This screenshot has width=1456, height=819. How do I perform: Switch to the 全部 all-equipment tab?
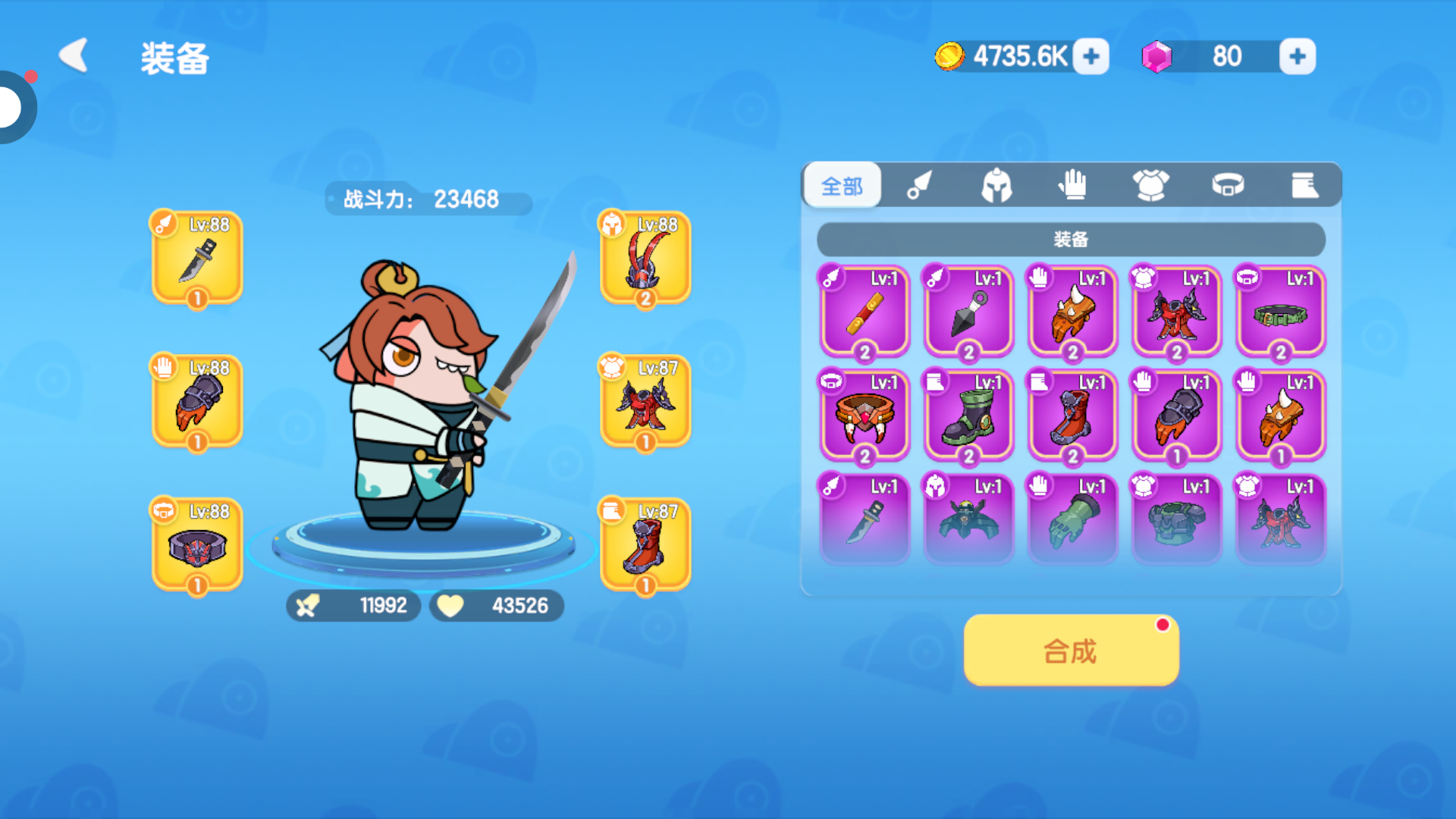tap(842, 185)
